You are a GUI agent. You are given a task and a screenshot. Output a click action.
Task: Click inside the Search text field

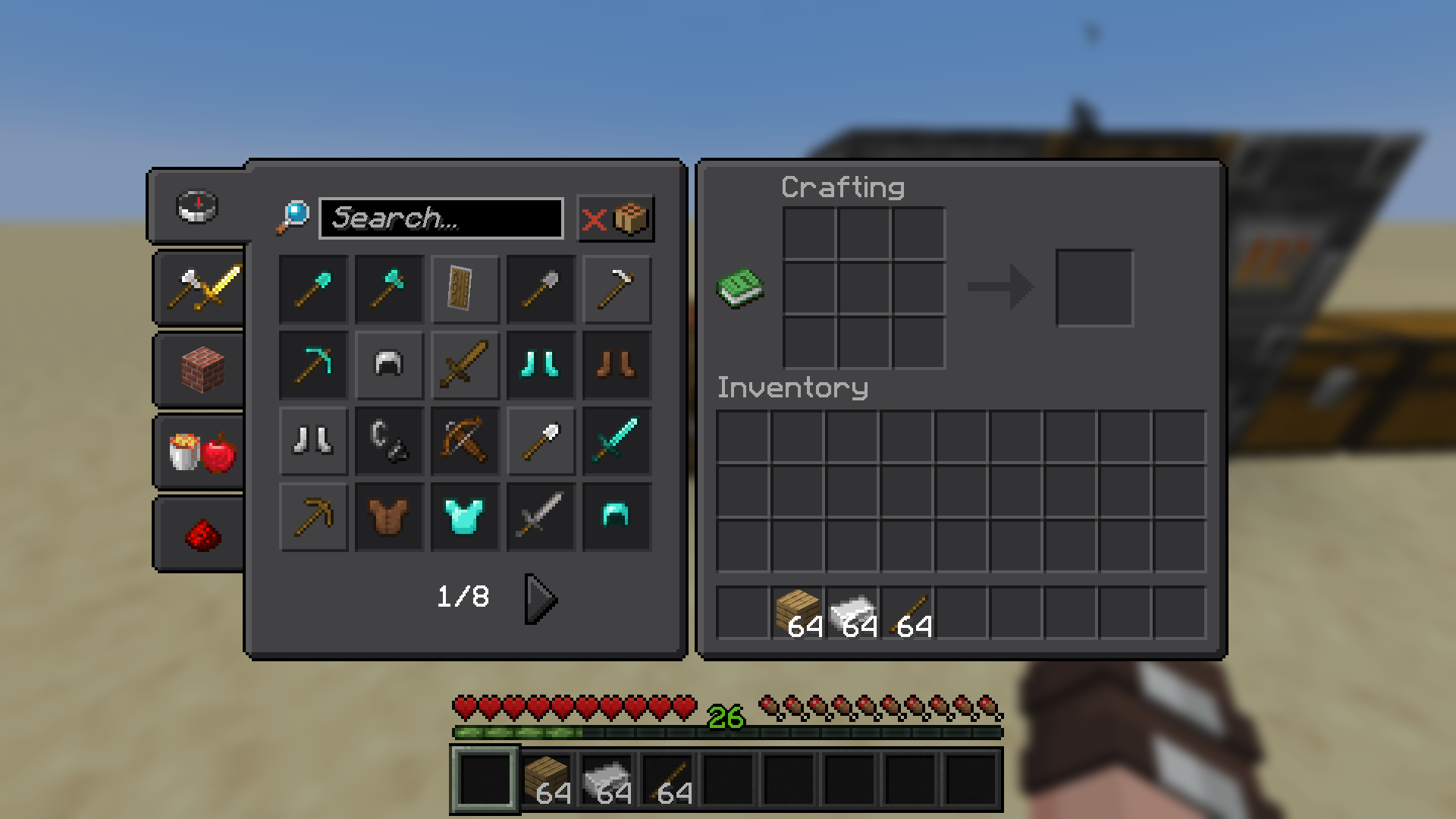pos(440,219)
